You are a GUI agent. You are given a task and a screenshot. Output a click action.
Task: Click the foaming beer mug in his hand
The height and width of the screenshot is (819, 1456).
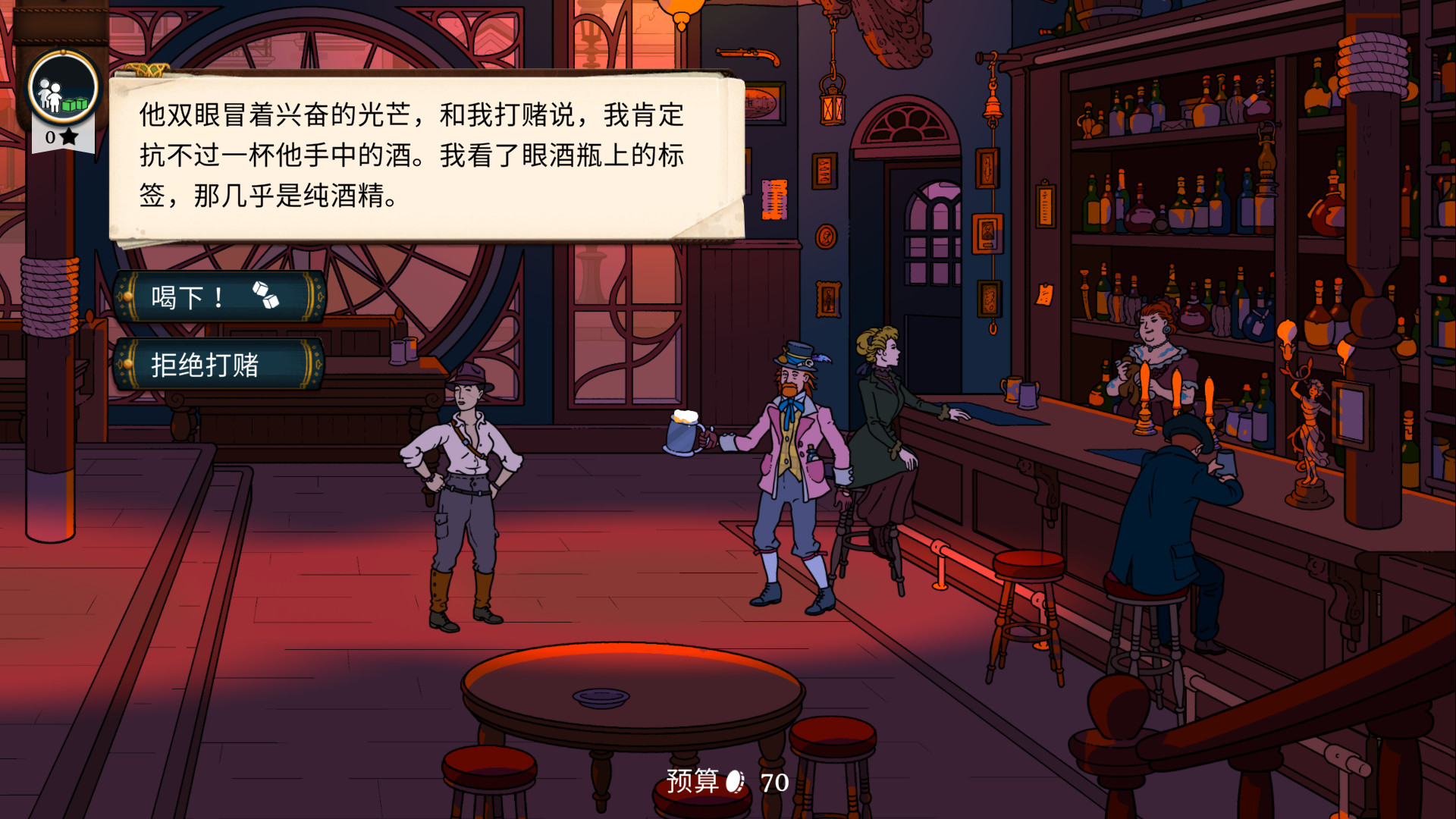[682, 432]
